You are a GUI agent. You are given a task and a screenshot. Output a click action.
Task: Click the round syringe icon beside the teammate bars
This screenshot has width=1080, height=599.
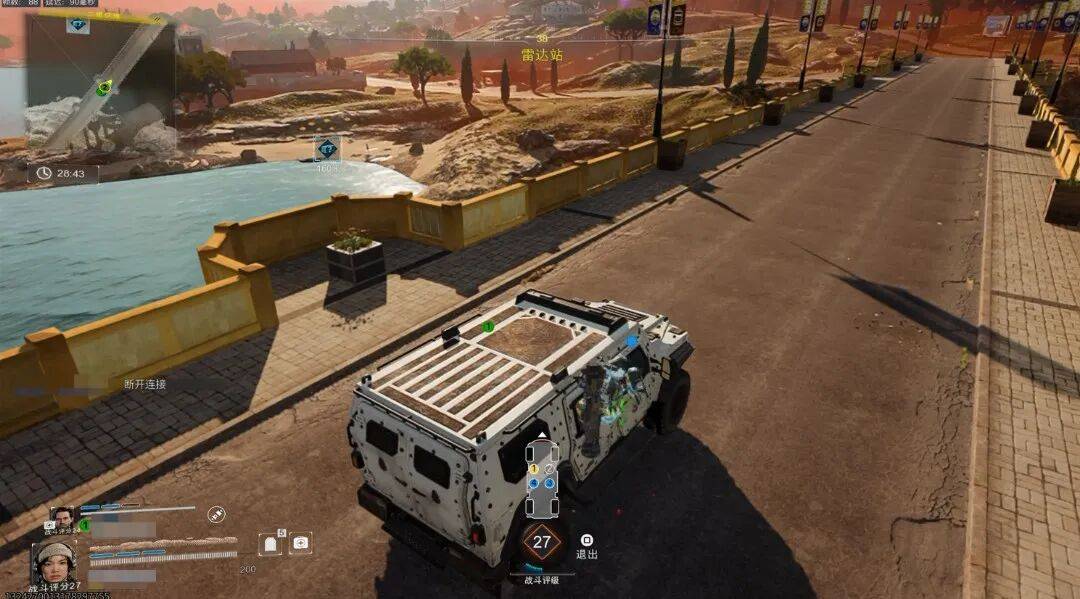(x=216, y=513)
